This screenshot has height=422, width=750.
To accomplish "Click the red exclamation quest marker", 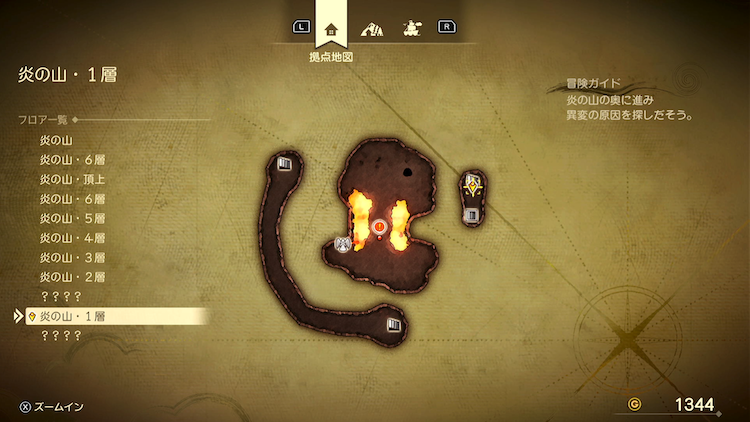I will pyautogui.click(x=379, y=228).
